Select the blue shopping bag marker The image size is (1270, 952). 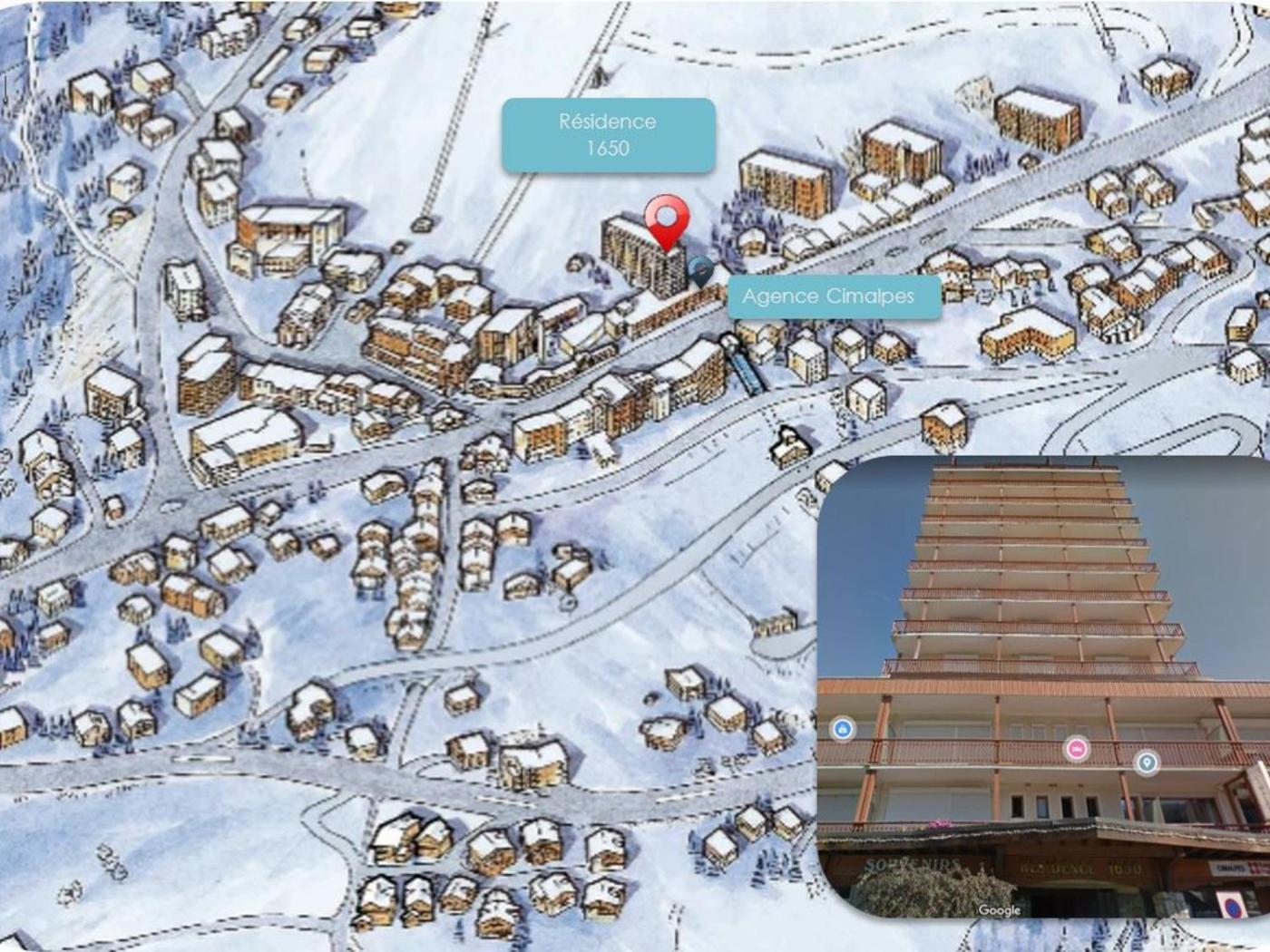click(x=843, y=728)
